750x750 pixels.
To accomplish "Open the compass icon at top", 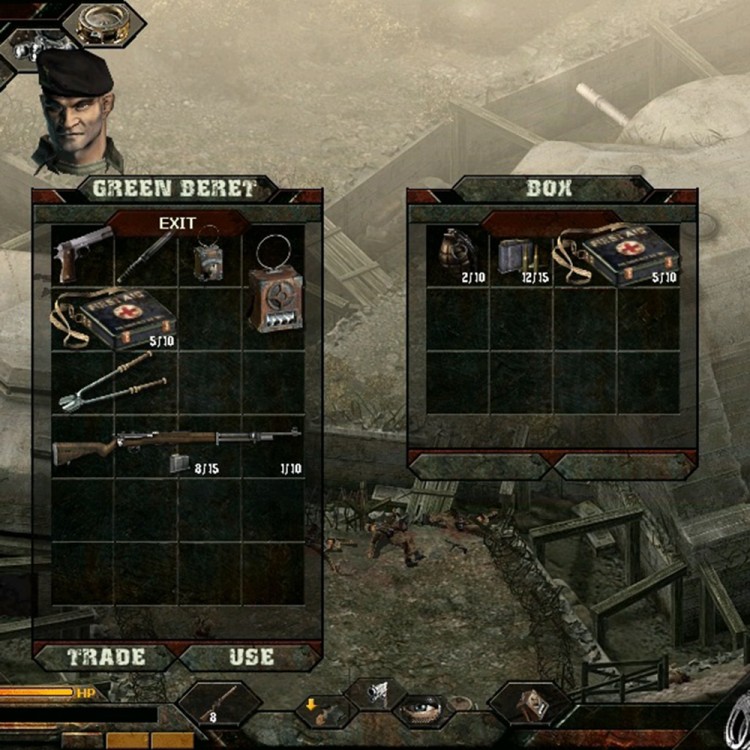I will [103, 22].
